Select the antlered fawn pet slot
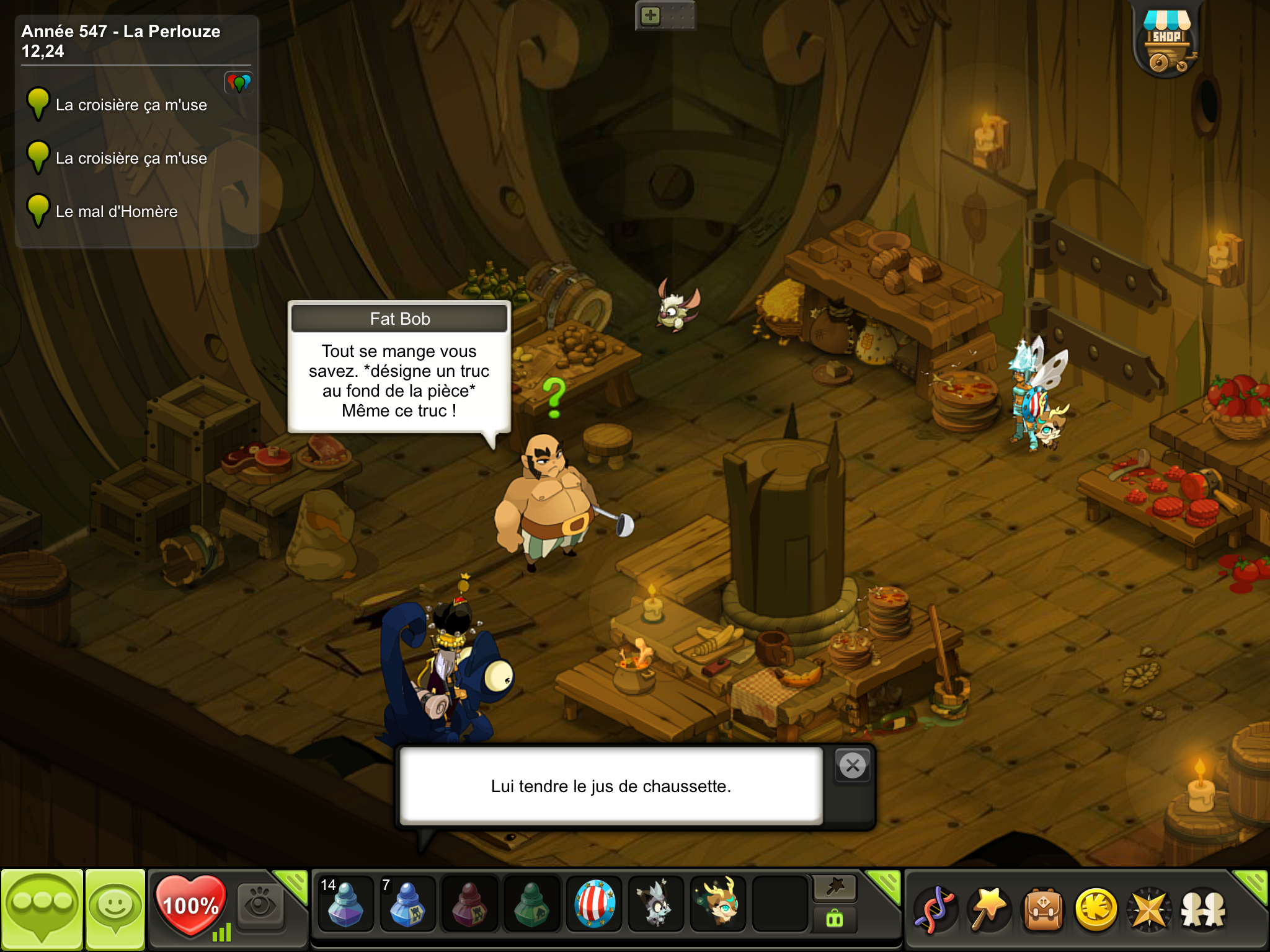Image resolution: width=1270 pixels, height=952 pixels. point(718,904)
